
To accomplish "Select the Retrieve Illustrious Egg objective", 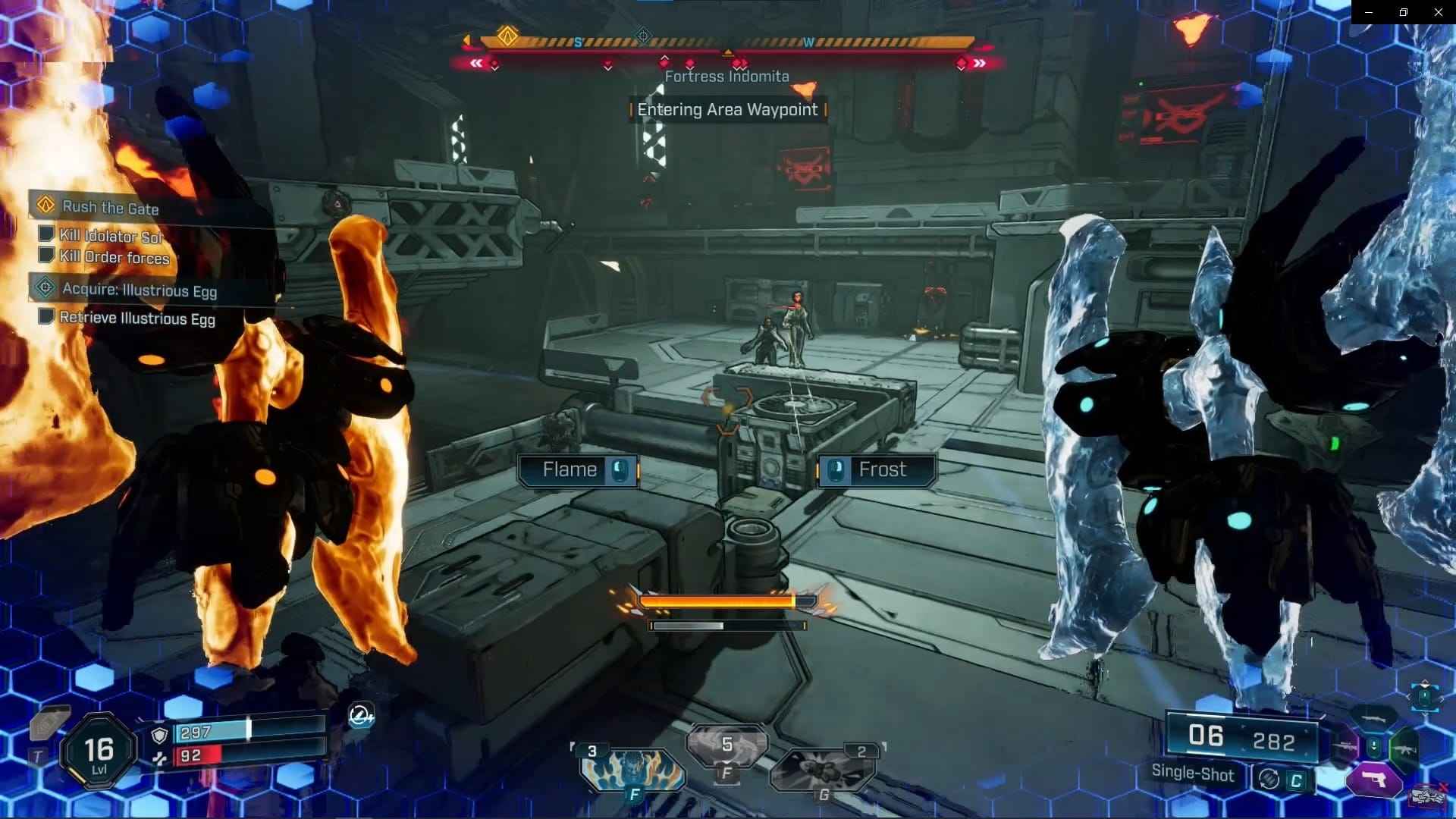I will click(136, 318).
